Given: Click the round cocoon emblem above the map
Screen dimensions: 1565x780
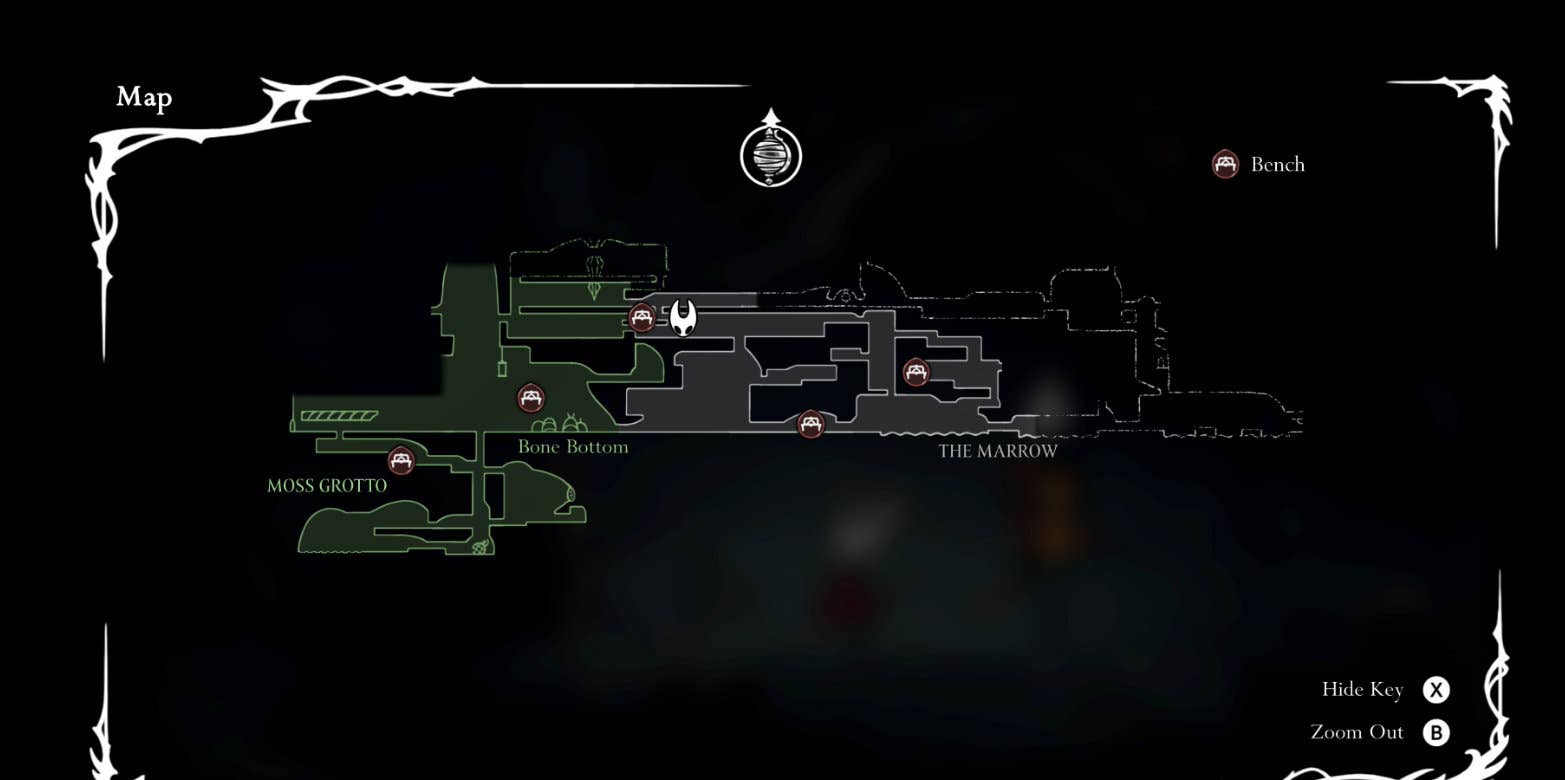Looking at the screenshot, I should coord(770,155).
